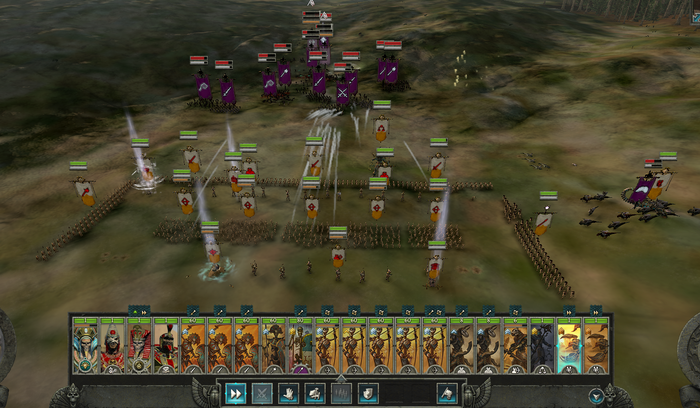Enable guard mode shield button
Image resolution: width=700 pixels, height=408 pixels.
click(367, 394)
